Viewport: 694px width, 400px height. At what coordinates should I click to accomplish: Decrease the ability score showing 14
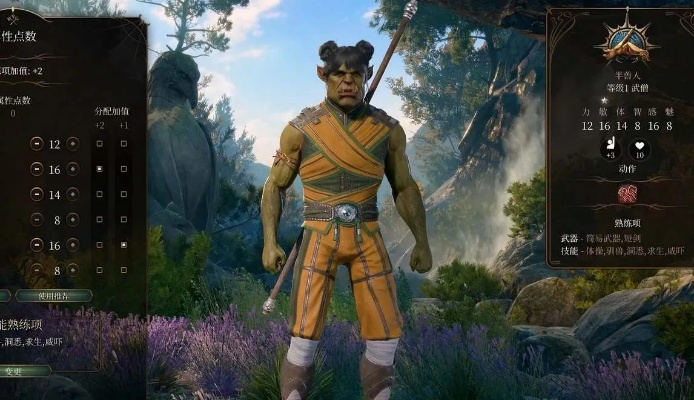(36, 194)
